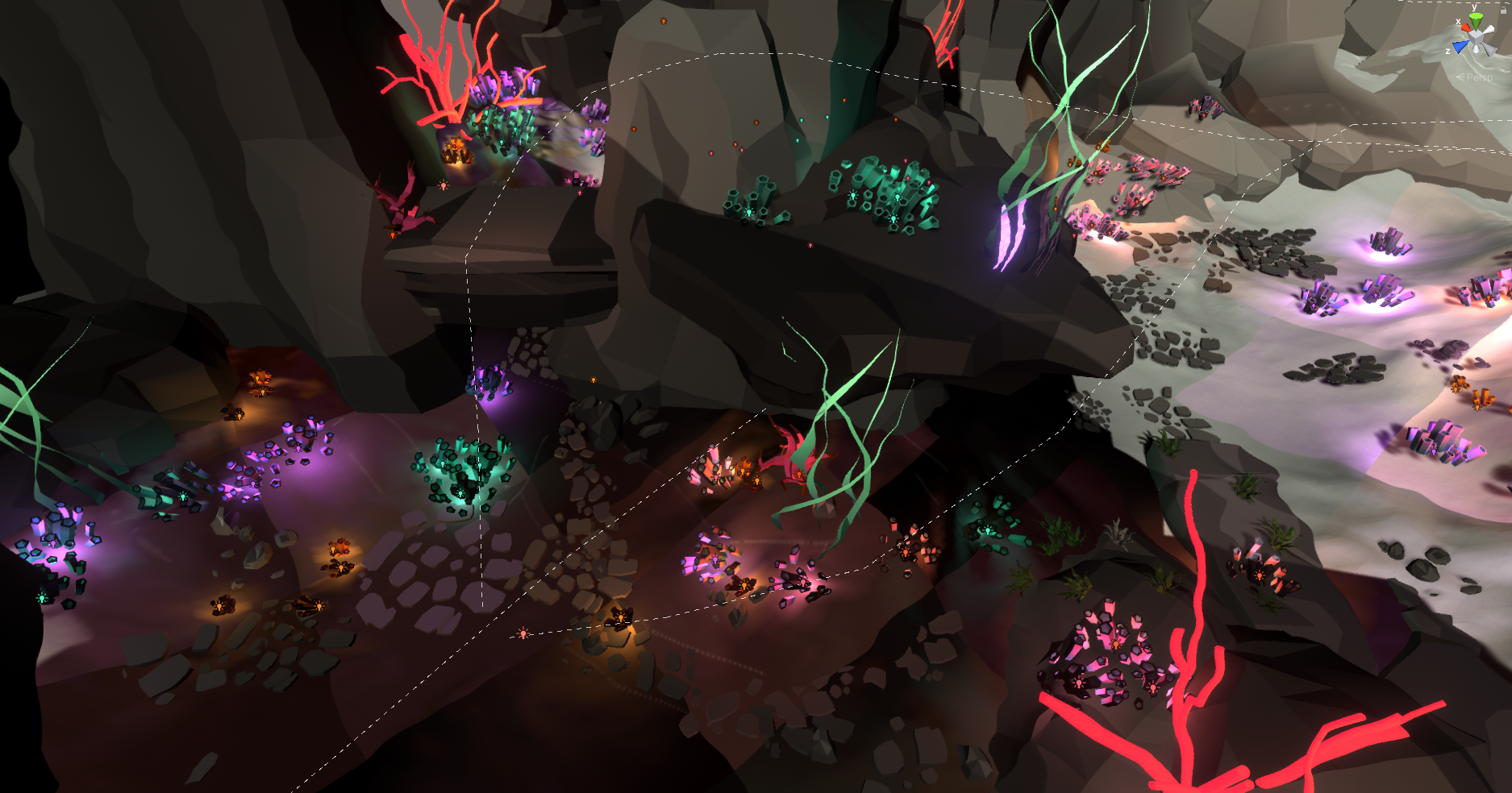This screenshot has height=793, width=1512.
Task: Click the gizmo's center cube
Action: (x=1477, y=36)
